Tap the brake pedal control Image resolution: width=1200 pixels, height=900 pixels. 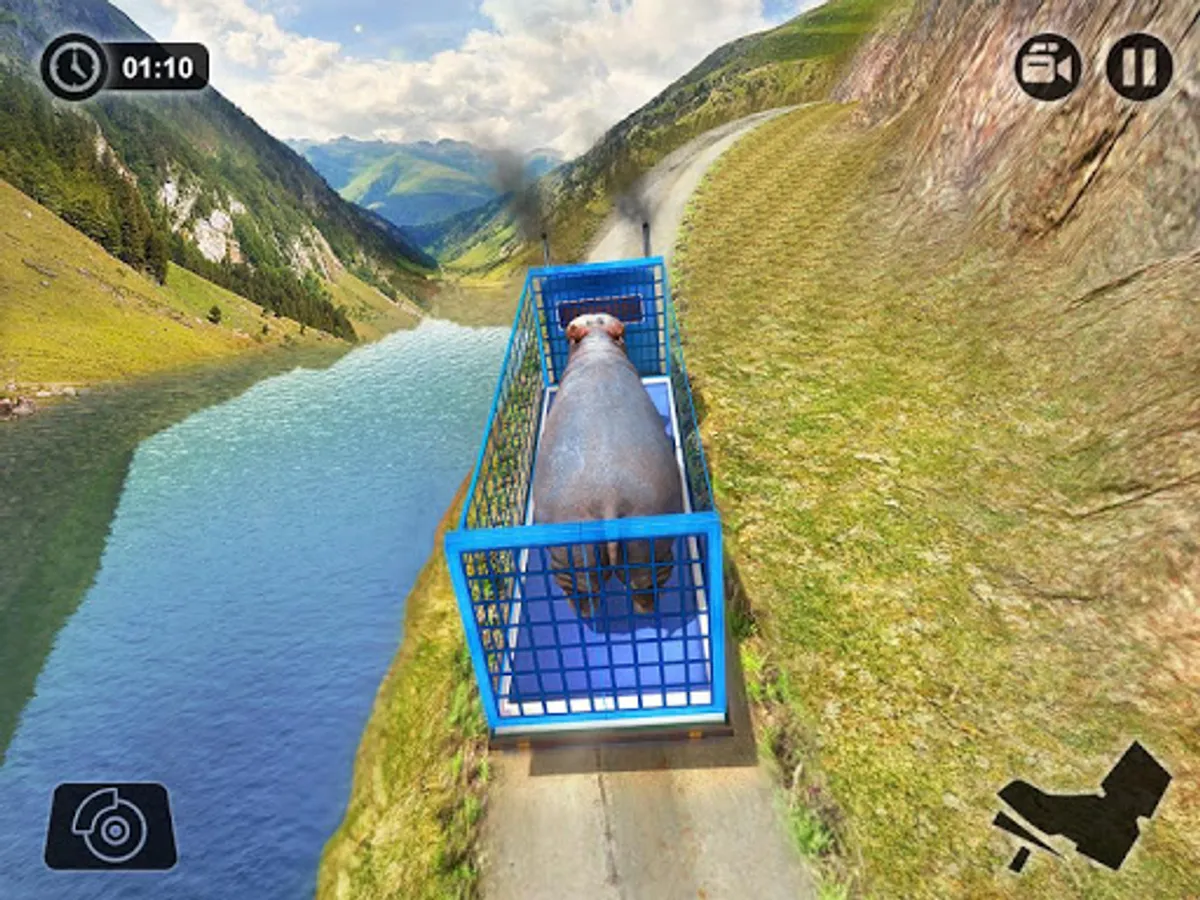[x=111, y=826]
